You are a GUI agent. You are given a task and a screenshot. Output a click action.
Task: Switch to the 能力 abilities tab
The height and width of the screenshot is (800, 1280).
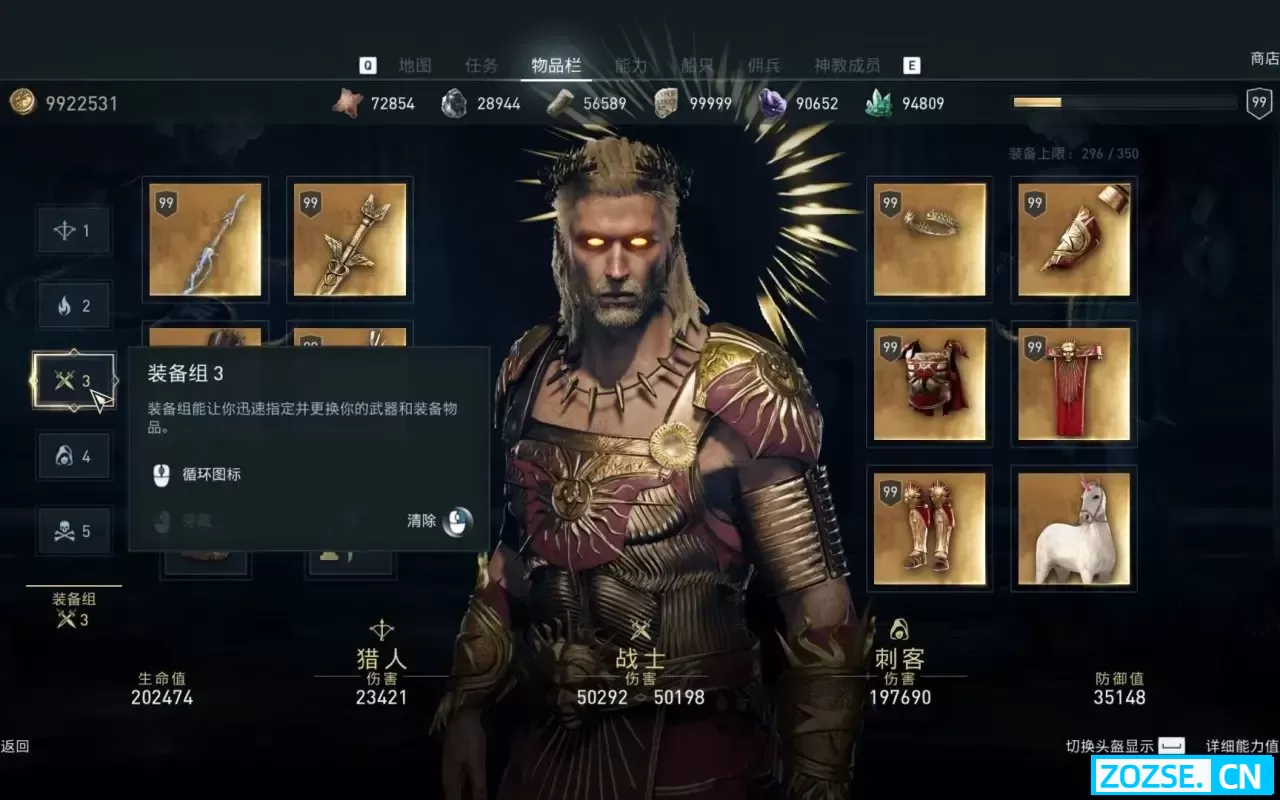point(631,66)
